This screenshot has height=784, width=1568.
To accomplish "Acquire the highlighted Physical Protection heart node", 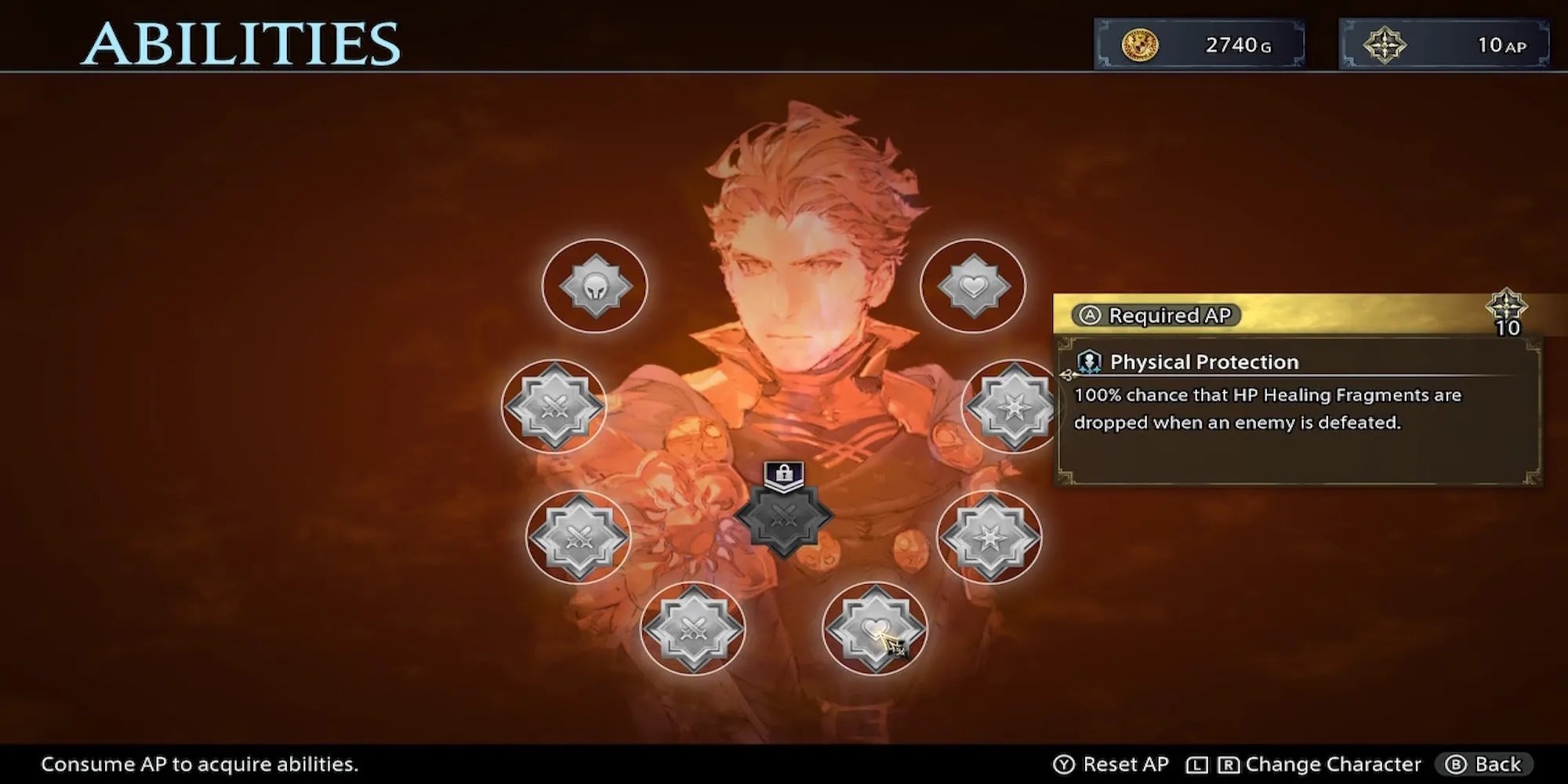I will click(x=874, y=628).
